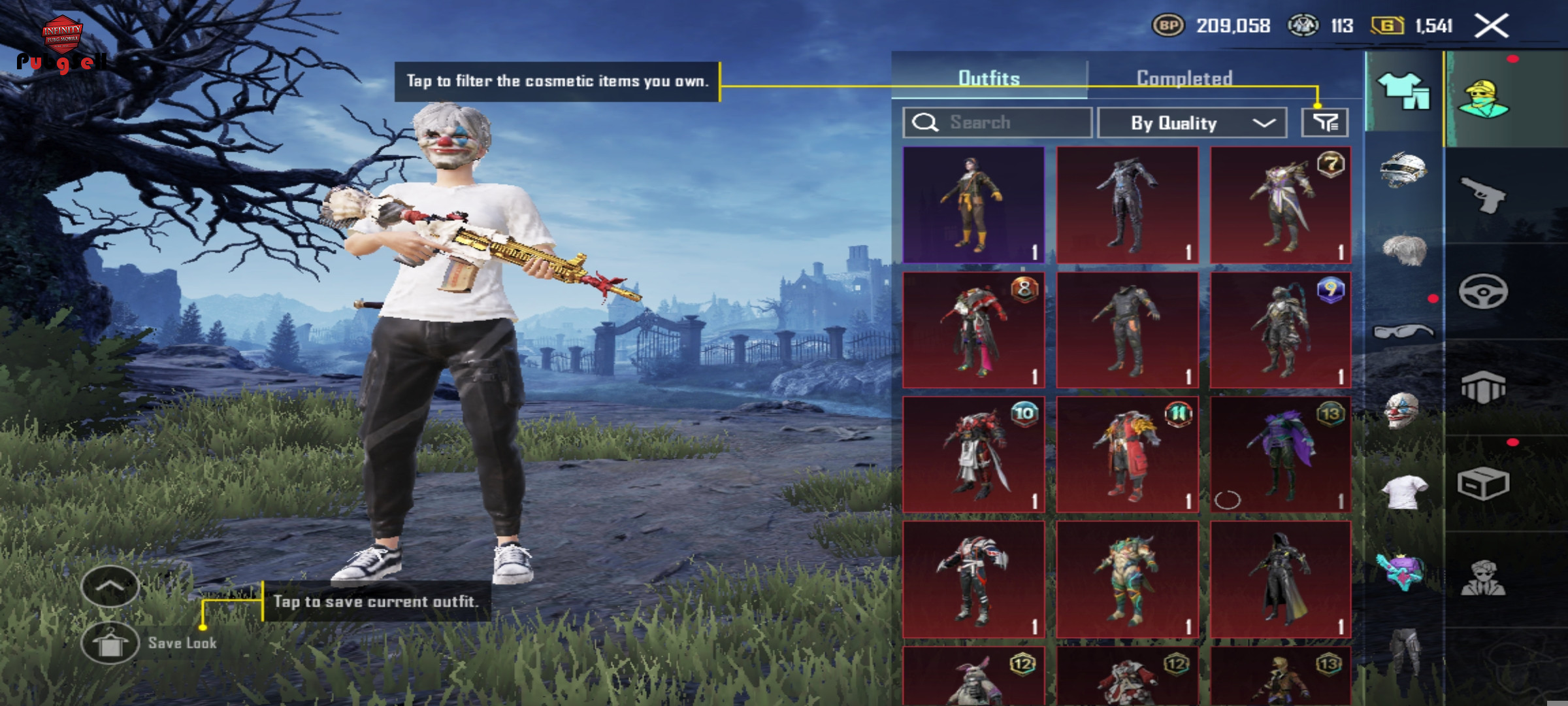Choose the outfit with level 7 badge
This screenshot has height=706, width=1568.
tap(1281, 205)
